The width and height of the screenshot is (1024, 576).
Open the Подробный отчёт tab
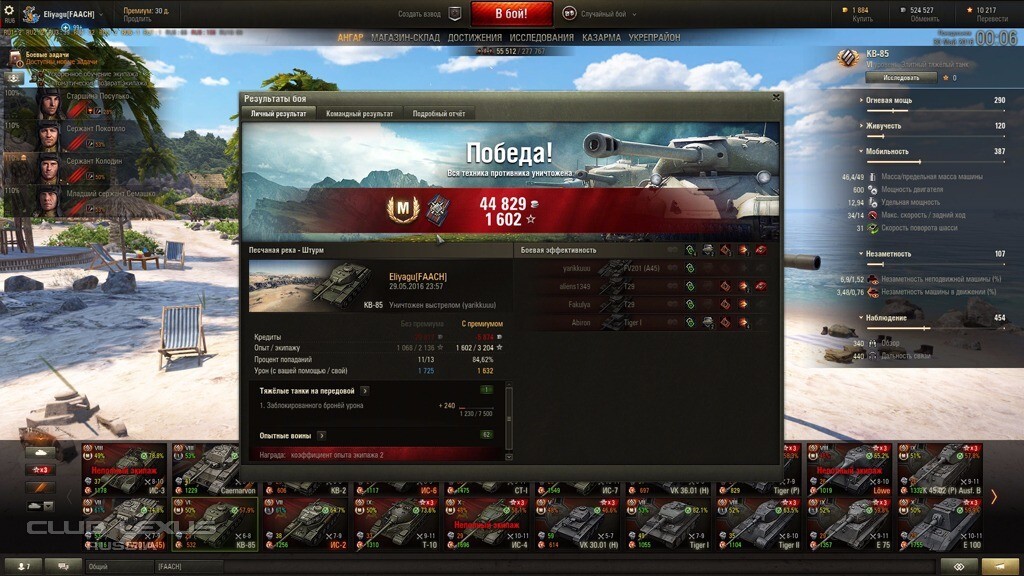point(440,114)
